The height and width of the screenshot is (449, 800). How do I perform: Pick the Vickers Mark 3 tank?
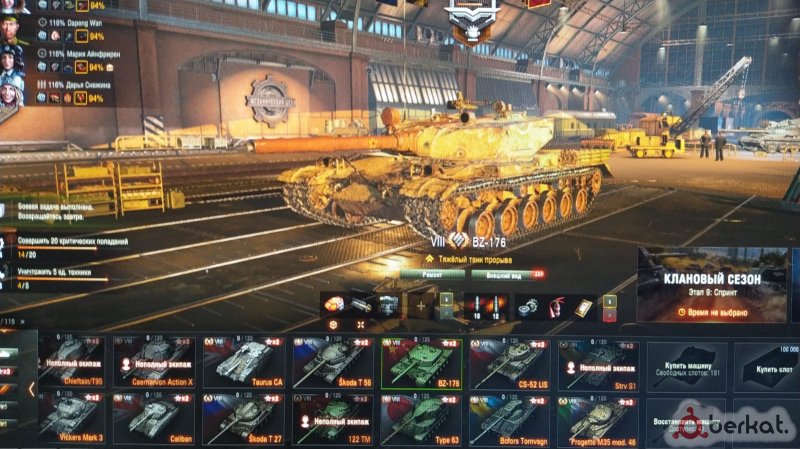[x=70, y=417]
